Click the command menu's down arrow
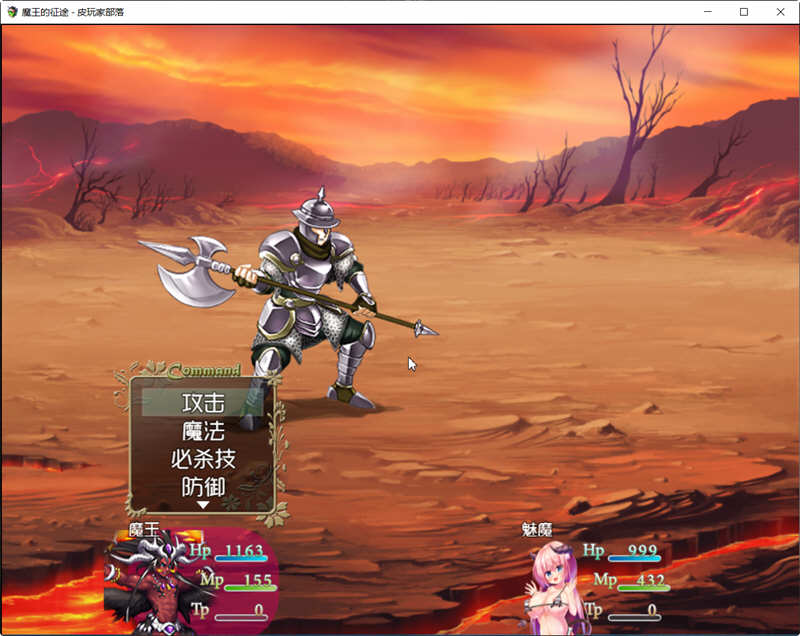The image size is (800, 636). pyautogui.click(x=203, y=506)
